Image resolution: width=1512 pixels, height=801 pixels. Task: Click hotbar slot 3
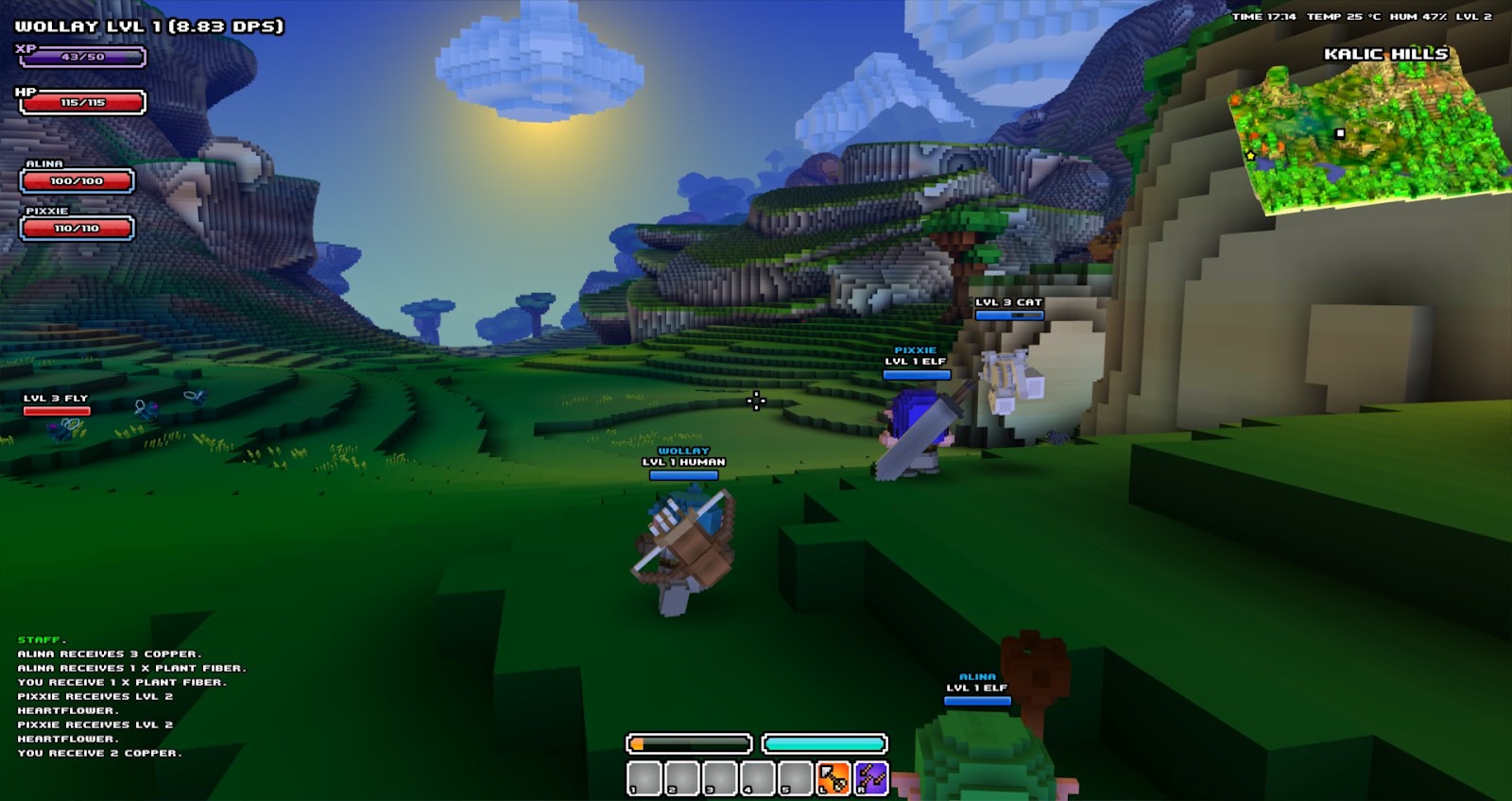pos(720,777)
